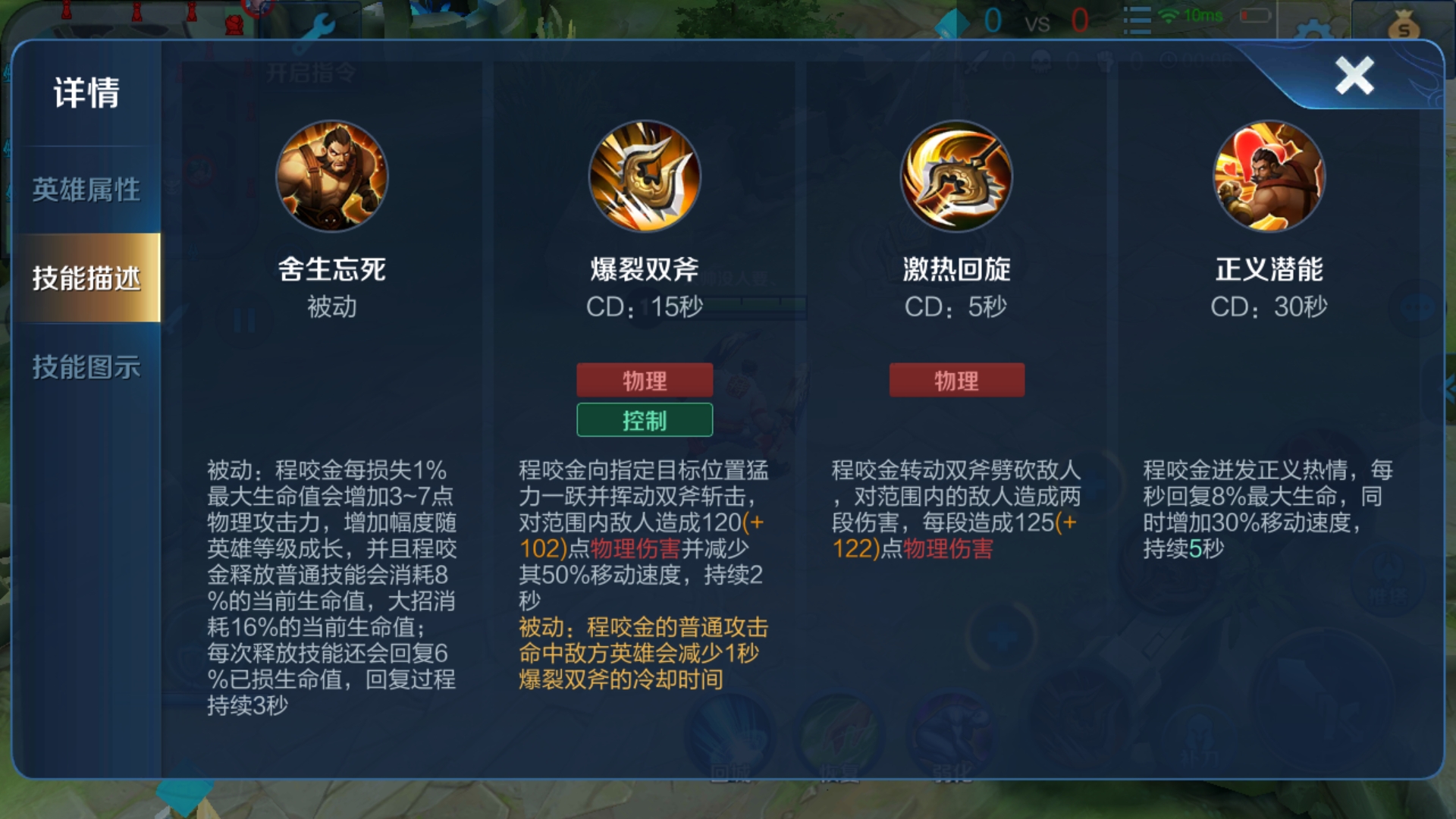Tap the 弱化 summoner spell icon

tap(952, 730)
